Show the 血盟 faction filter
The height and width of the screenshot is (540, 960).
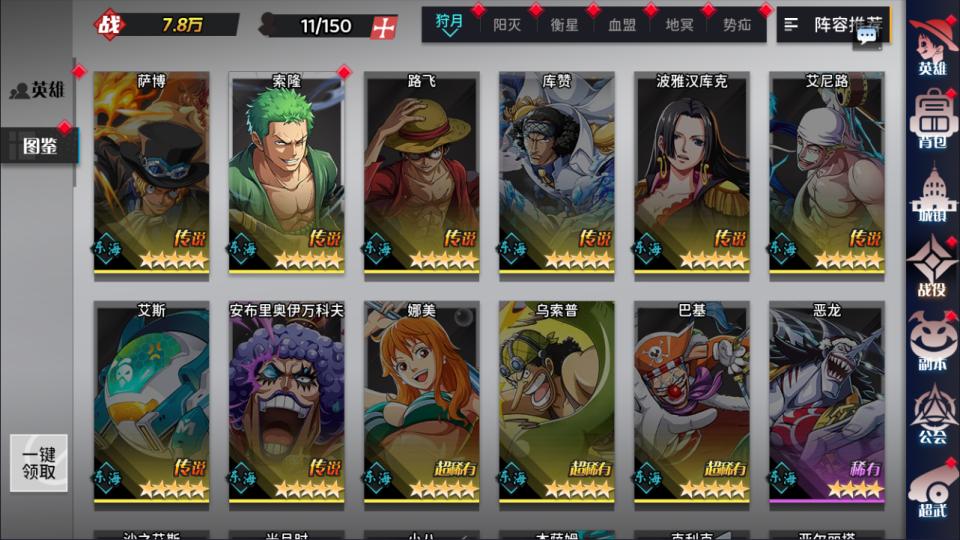point(622,25)
